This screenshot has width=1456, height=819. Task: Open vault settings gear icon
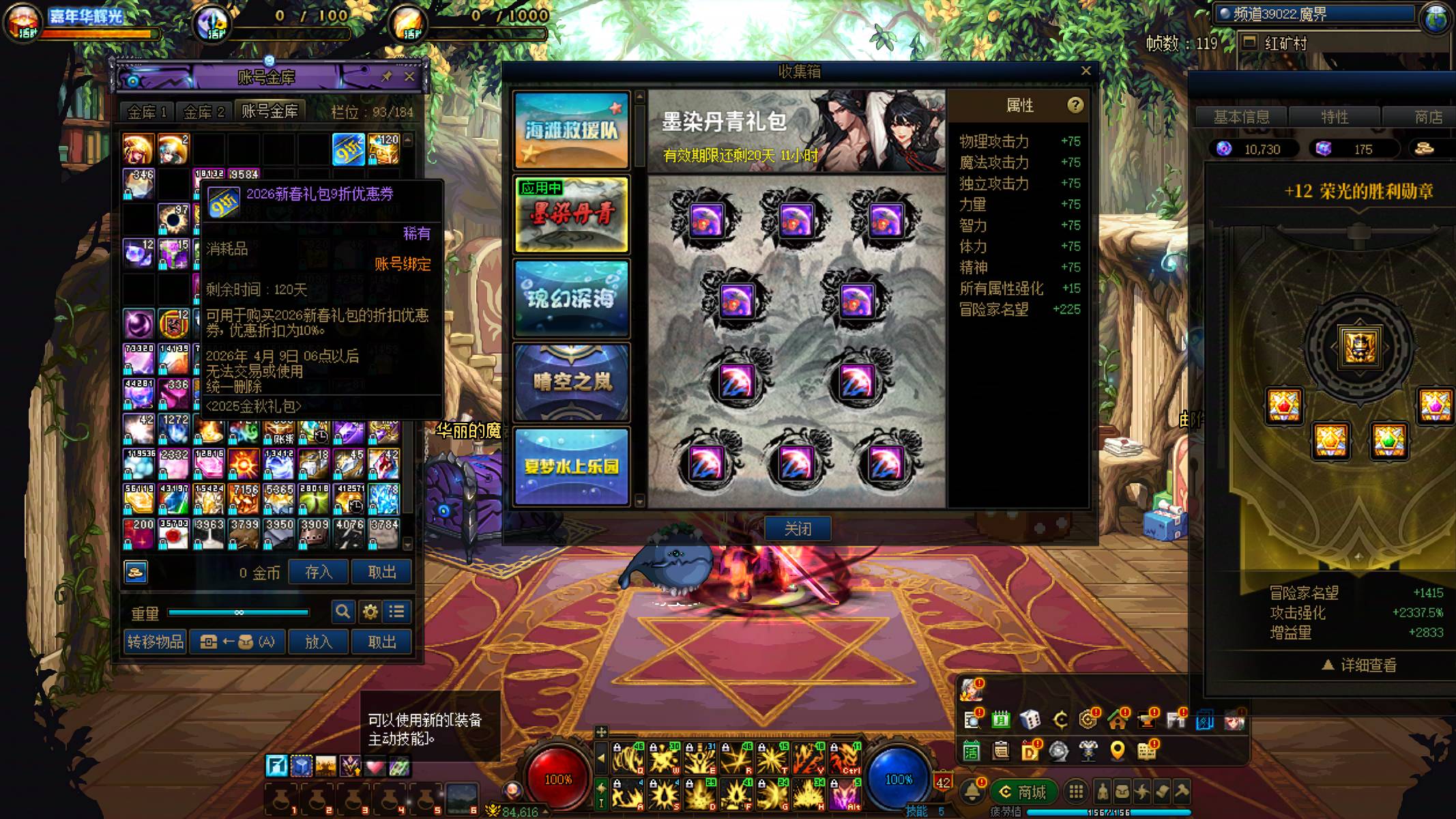coord(370,612)
